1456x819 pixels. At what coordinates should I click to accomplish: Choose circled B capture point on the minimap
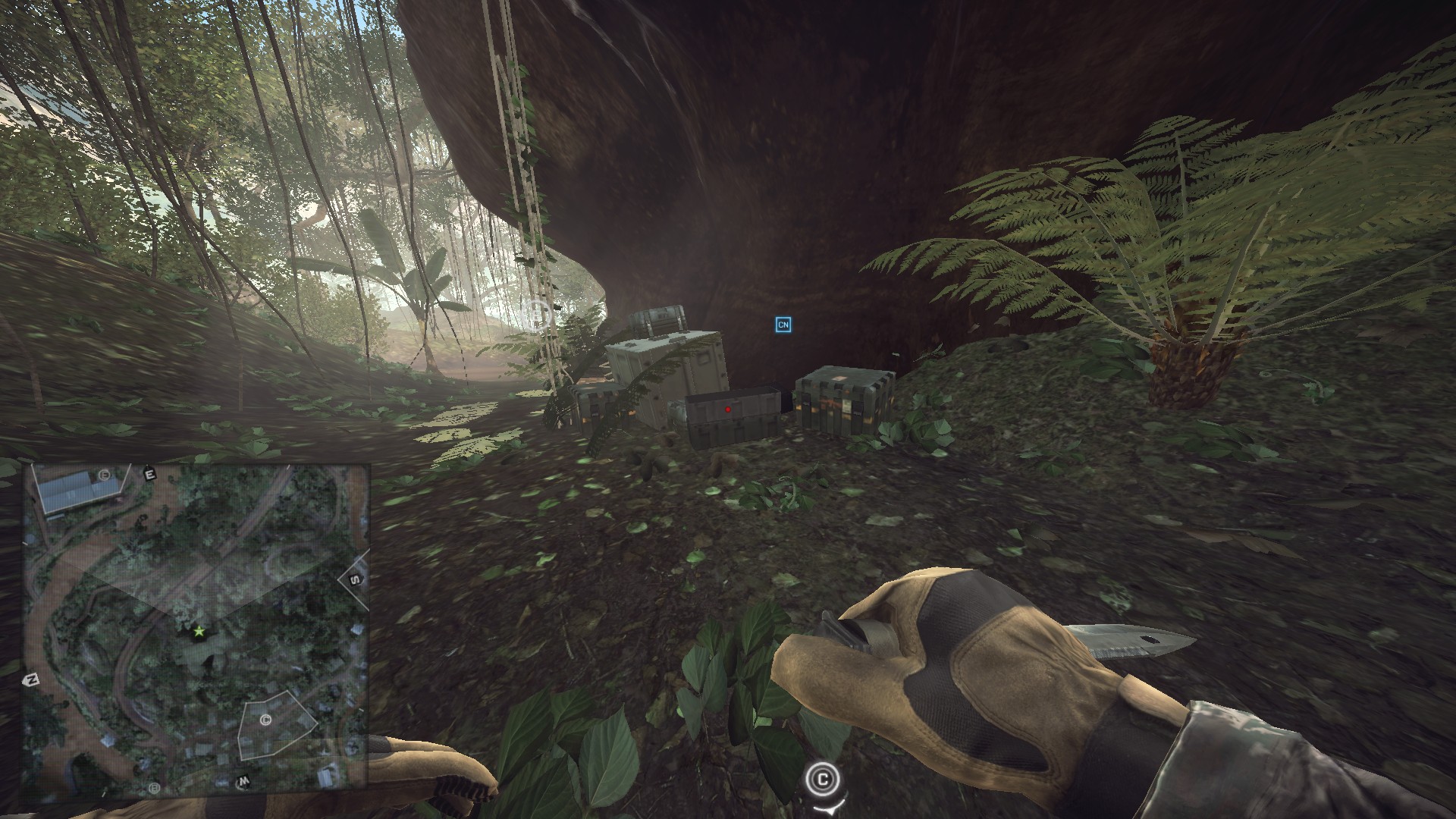click(x=155, y=788)
